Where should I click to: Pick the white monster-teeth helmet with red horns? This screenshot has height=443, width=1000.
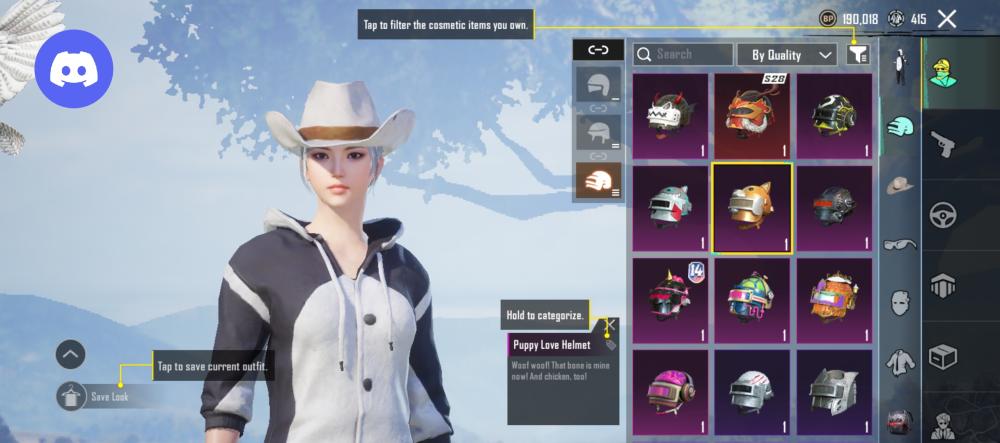670,116
